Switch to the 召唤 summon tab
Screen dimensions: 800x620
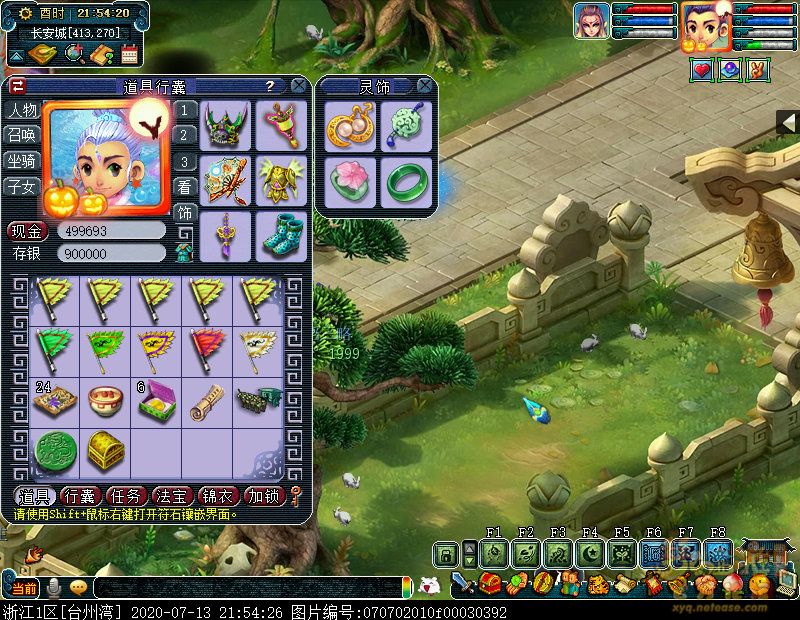(22, 135)
